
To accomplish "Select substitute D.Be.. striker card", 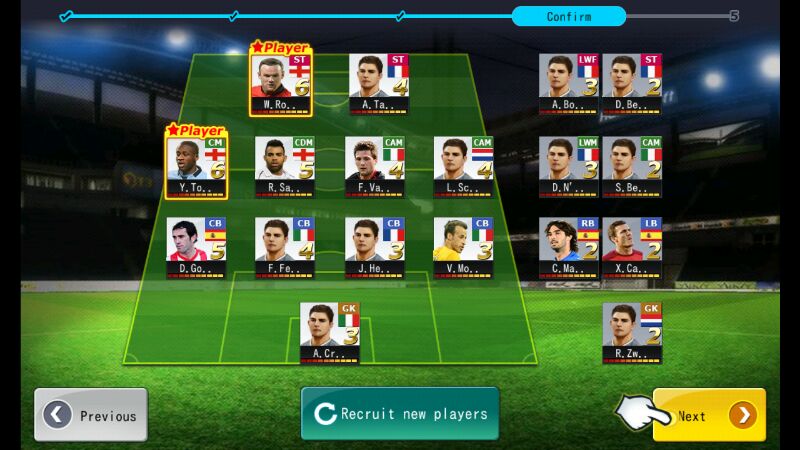I will tap(632, 82).
